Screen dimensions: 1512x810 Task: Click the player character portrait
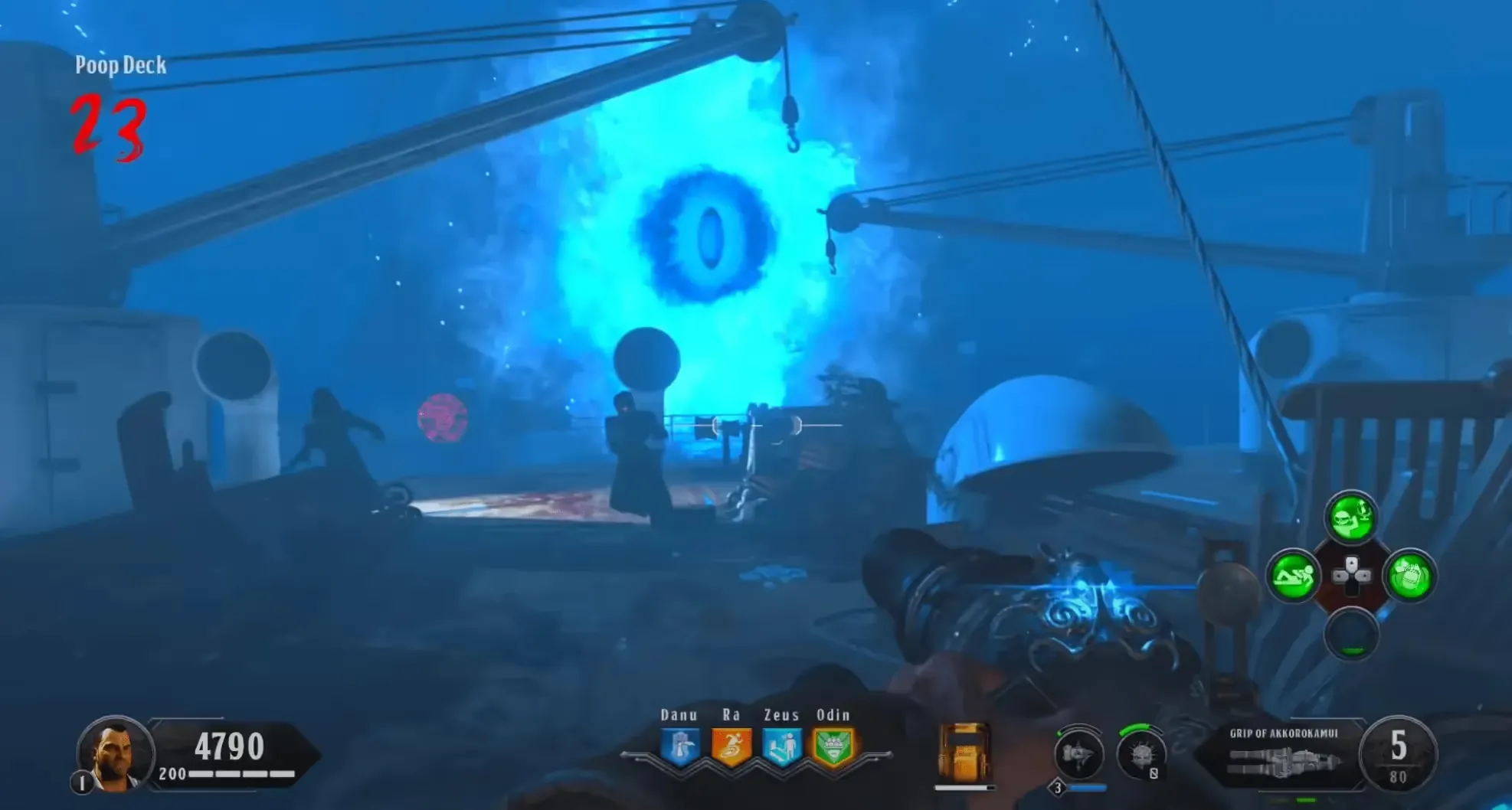click(x=115, y=753)
